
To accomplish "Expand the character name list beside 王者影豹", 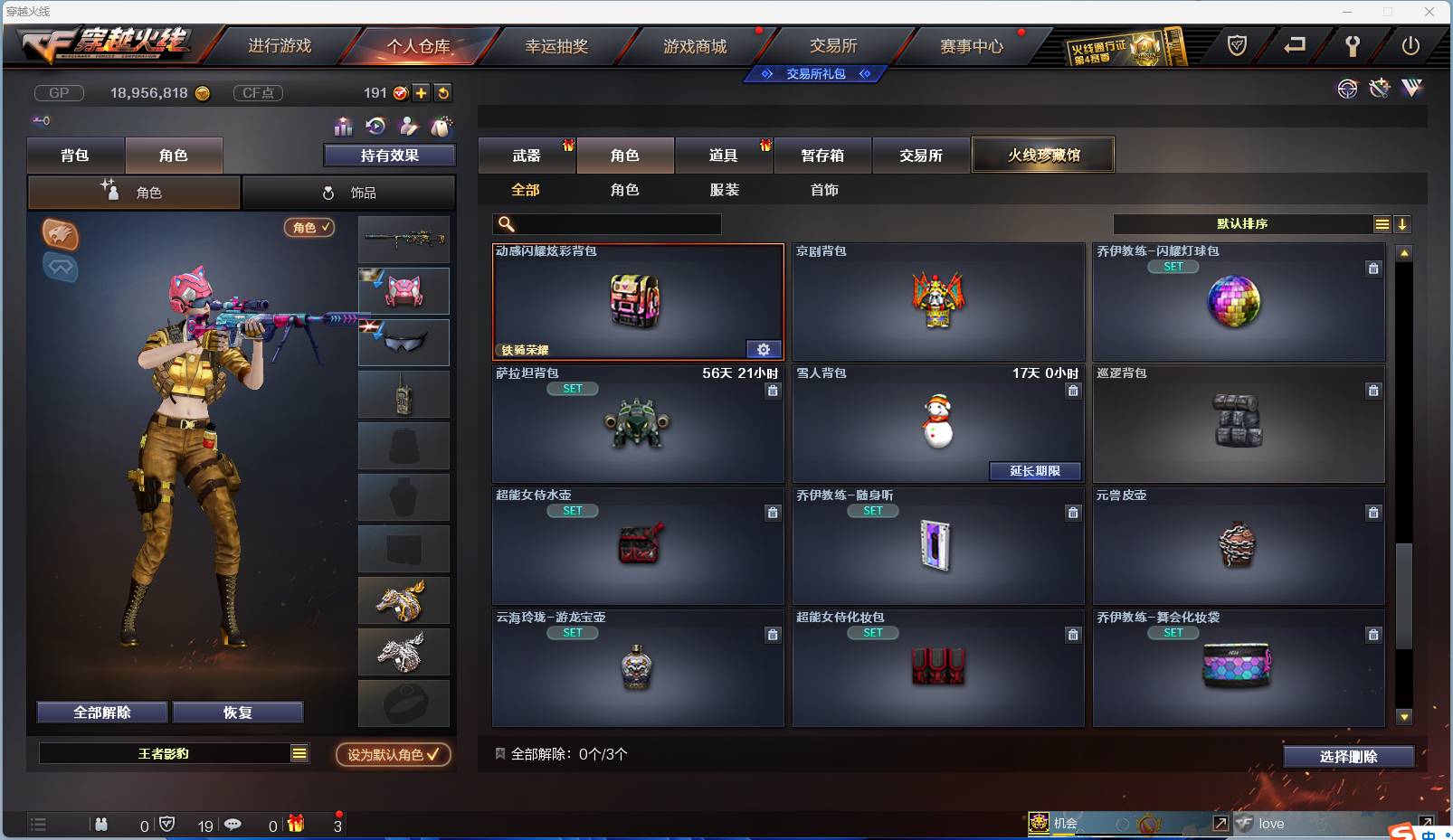I will click(299, 752).
